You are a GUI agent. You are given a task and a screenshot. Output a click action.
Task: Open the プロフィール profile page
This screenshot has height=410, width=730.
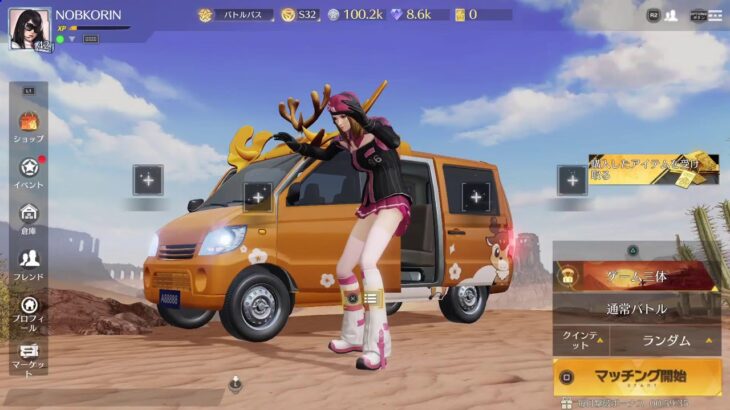(29, 311)
